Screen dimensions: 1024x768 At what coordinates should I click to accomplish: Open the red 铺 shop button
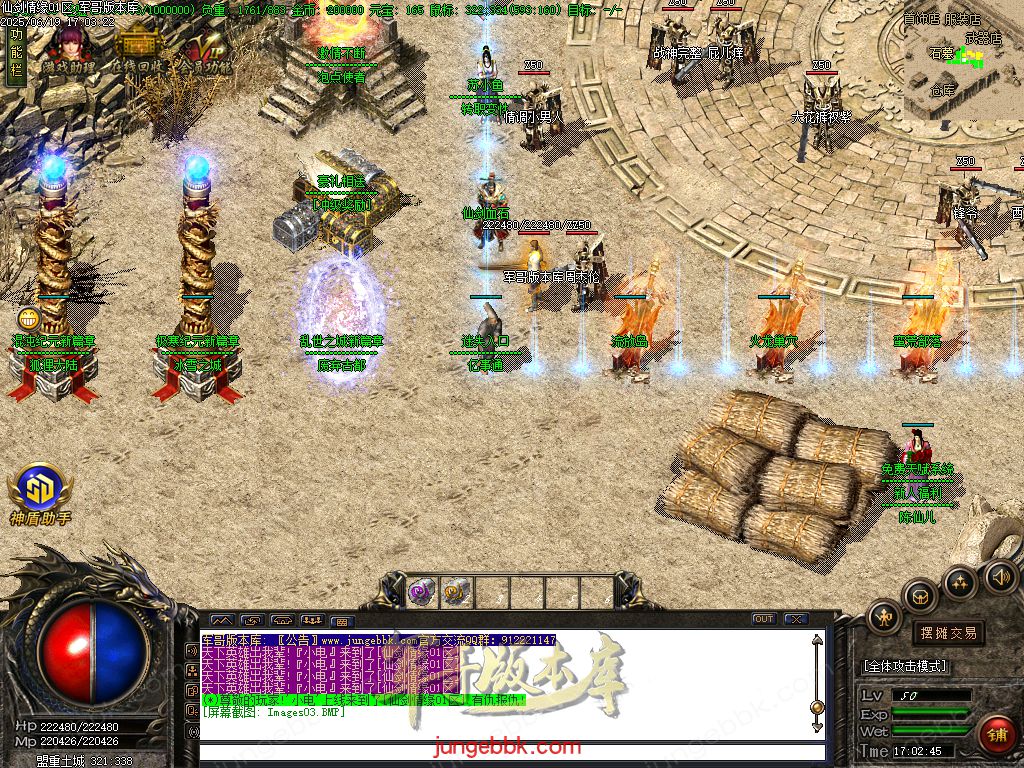click(x=996, y=733)
